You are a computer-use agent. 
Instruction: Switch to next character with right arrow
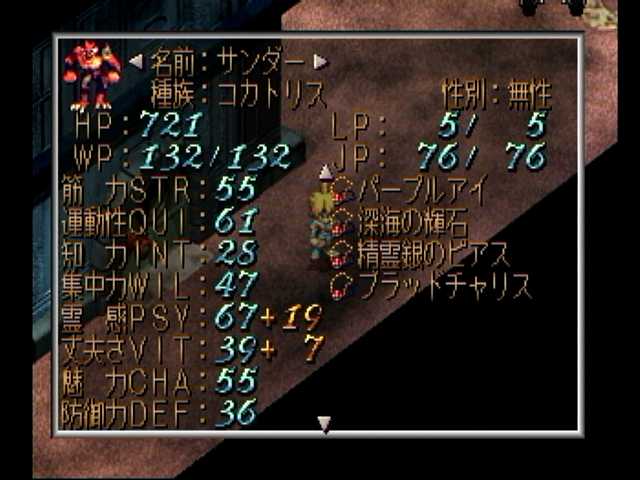click(320, 60)
